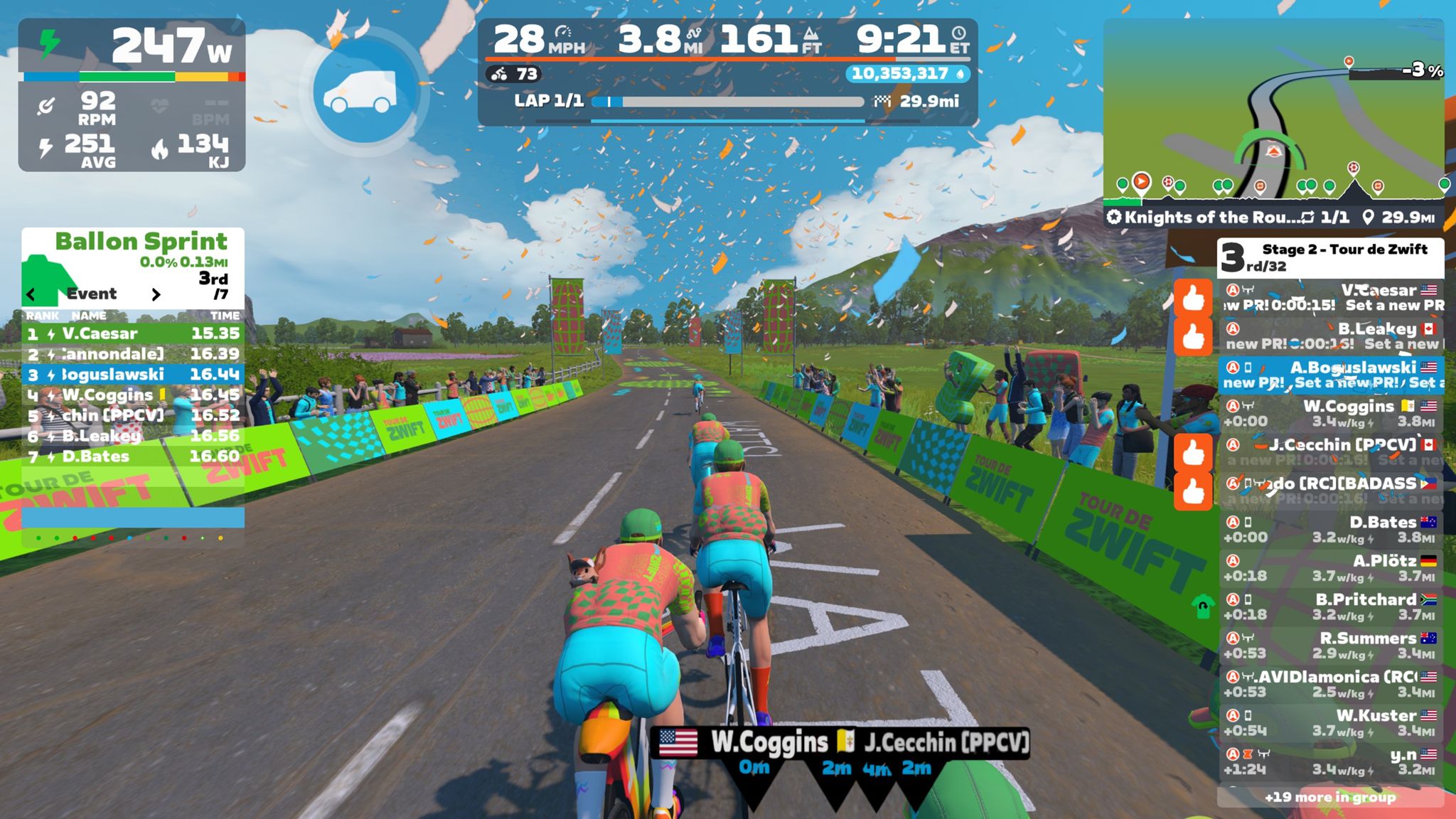Select D.Bates in sprint leaderboard
The height and width of the screenshot is (819, 1456).
[133, 456]
